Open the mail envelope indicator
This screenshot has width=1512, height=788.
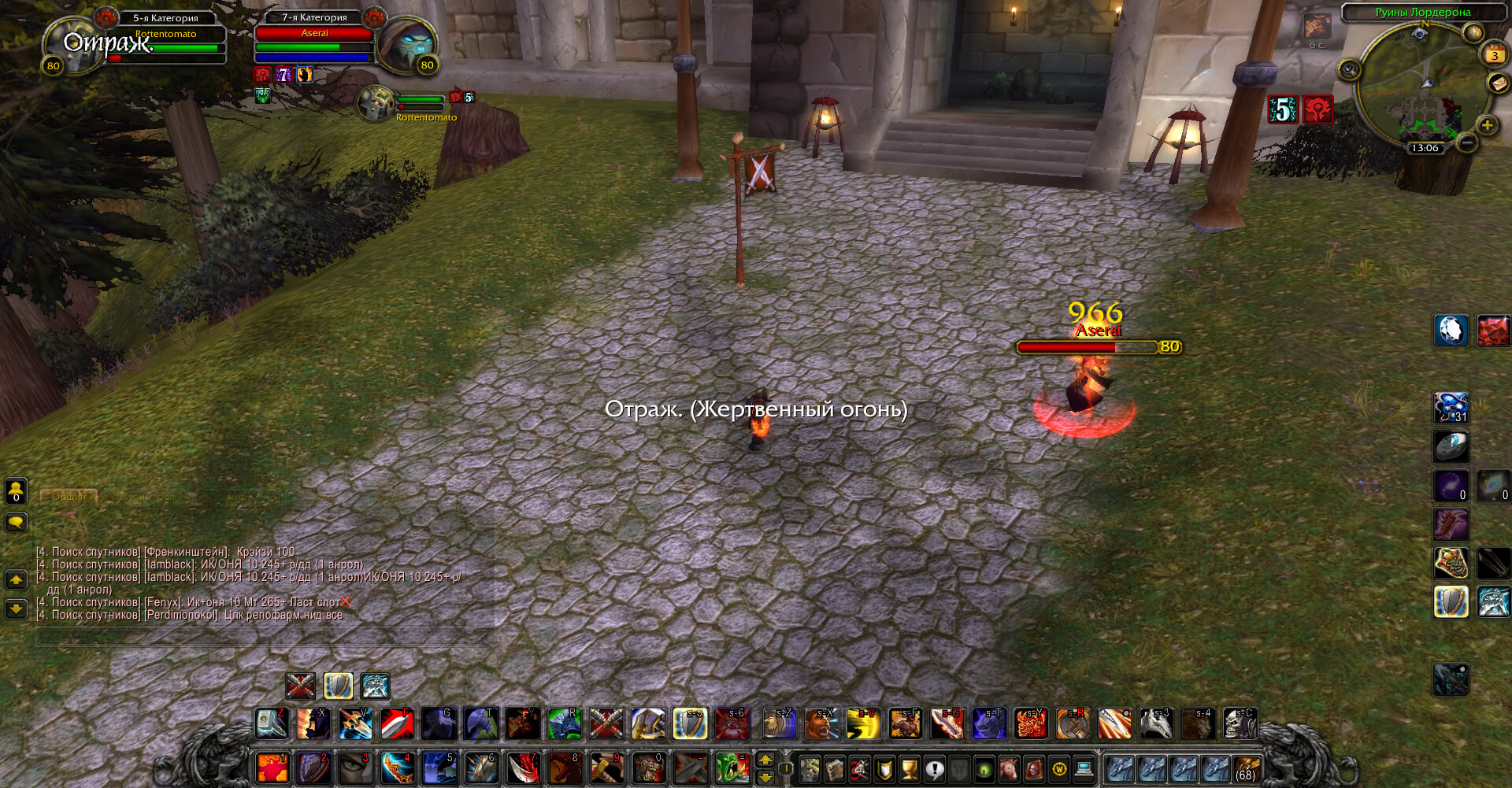(1498, 83)
